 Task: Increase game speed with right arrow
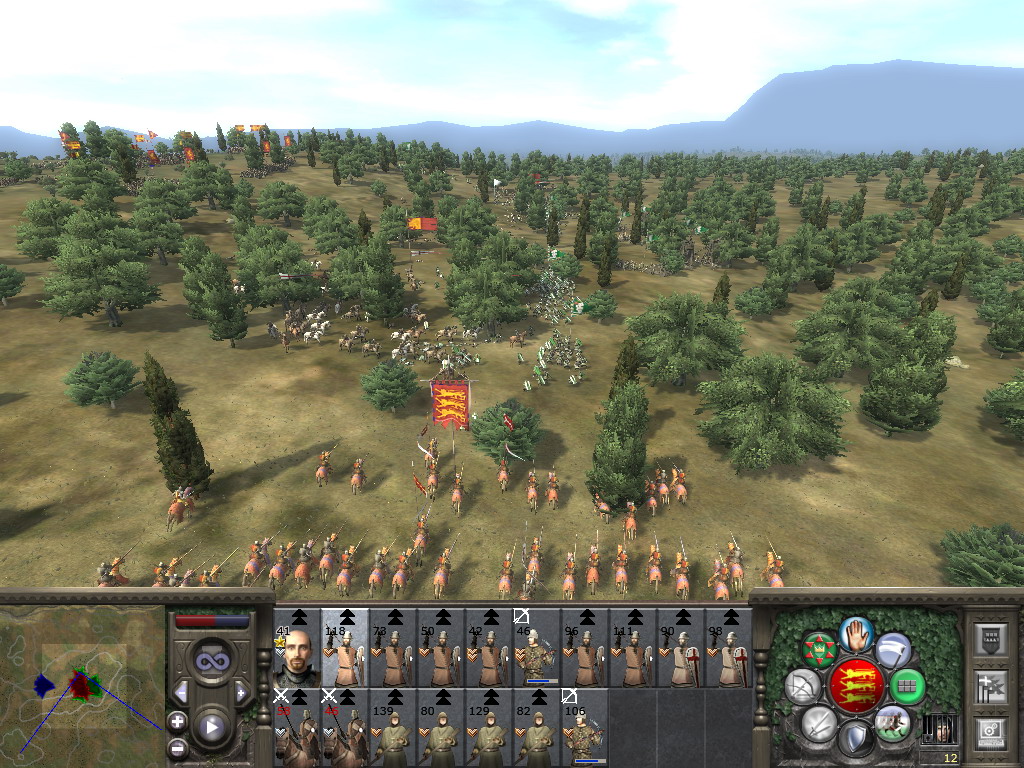pos(241,692)
